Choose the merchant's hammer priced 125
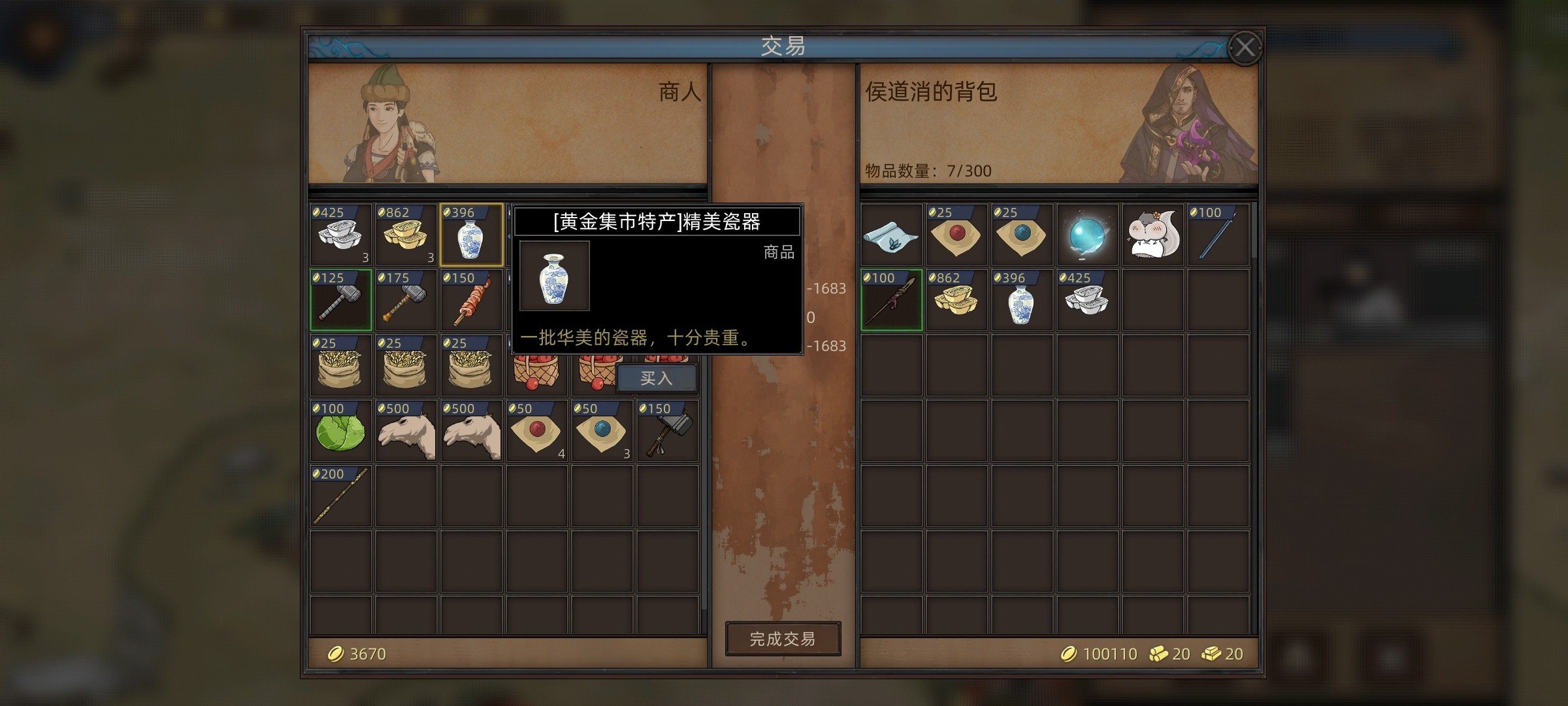This screenshot has height=706, width=1568. (340, 301)
